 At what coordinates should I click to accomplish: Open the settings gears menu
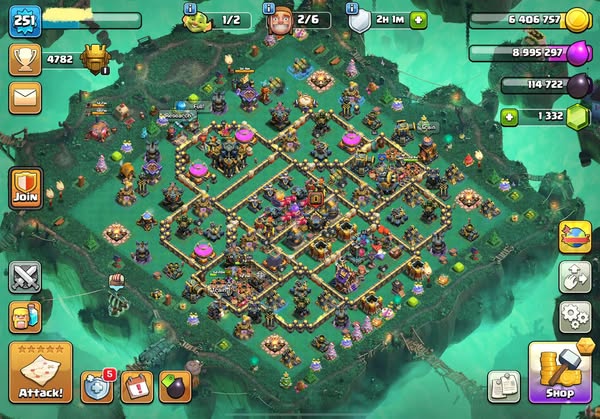click(x=575, y=316)
